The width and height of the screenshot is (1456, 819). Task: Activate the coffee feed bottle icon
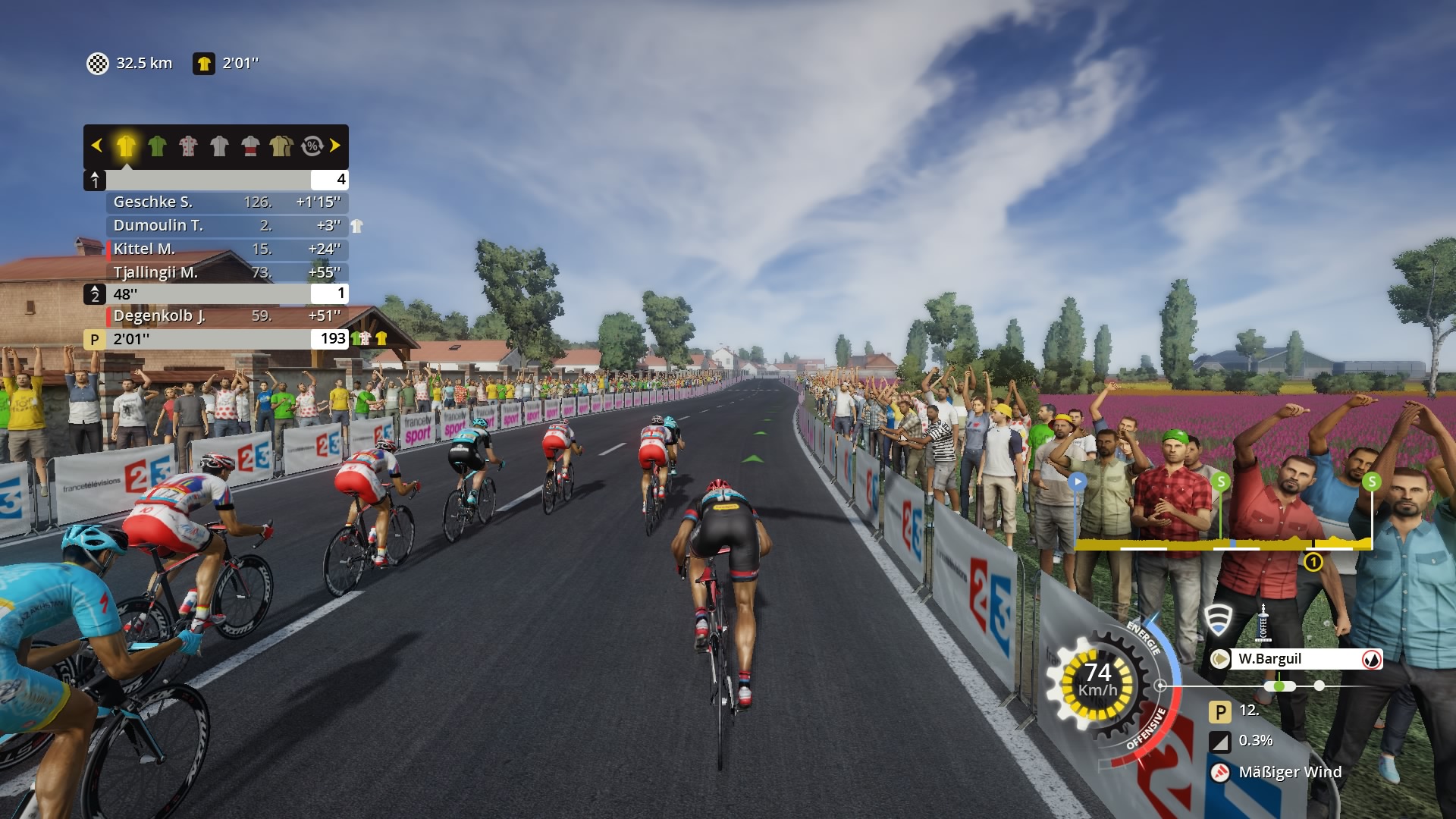click(x=1263, y=623)
